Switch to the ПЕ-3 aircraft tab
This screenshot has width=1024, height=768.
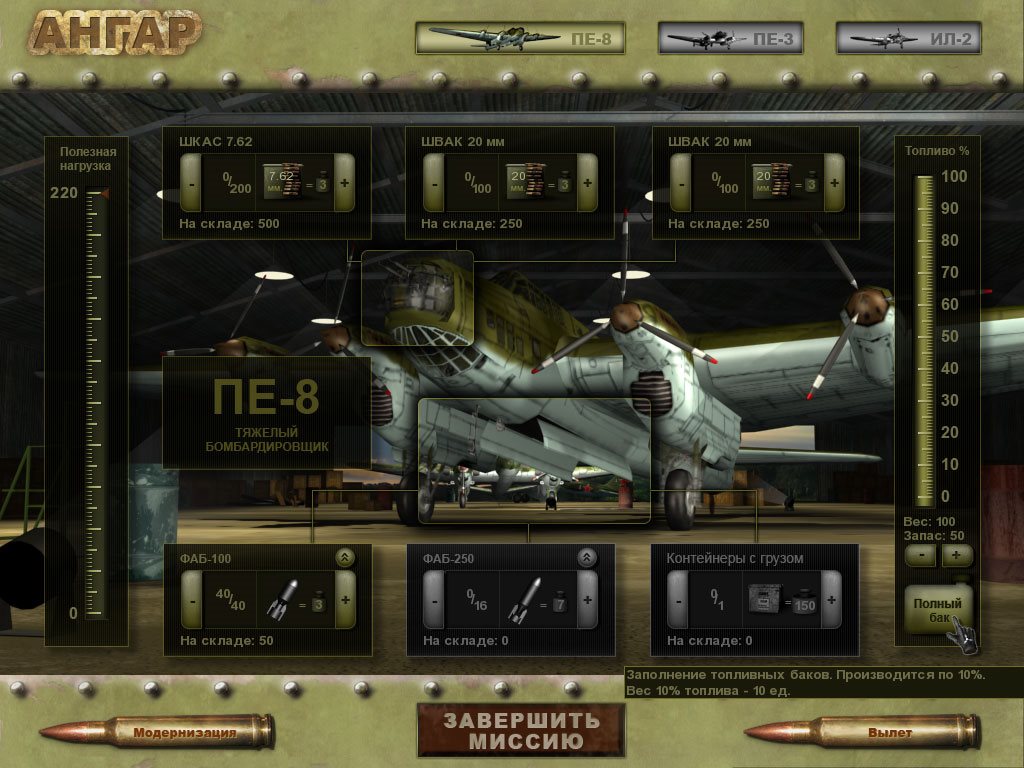pyautogui.click(x=716, y=38)
